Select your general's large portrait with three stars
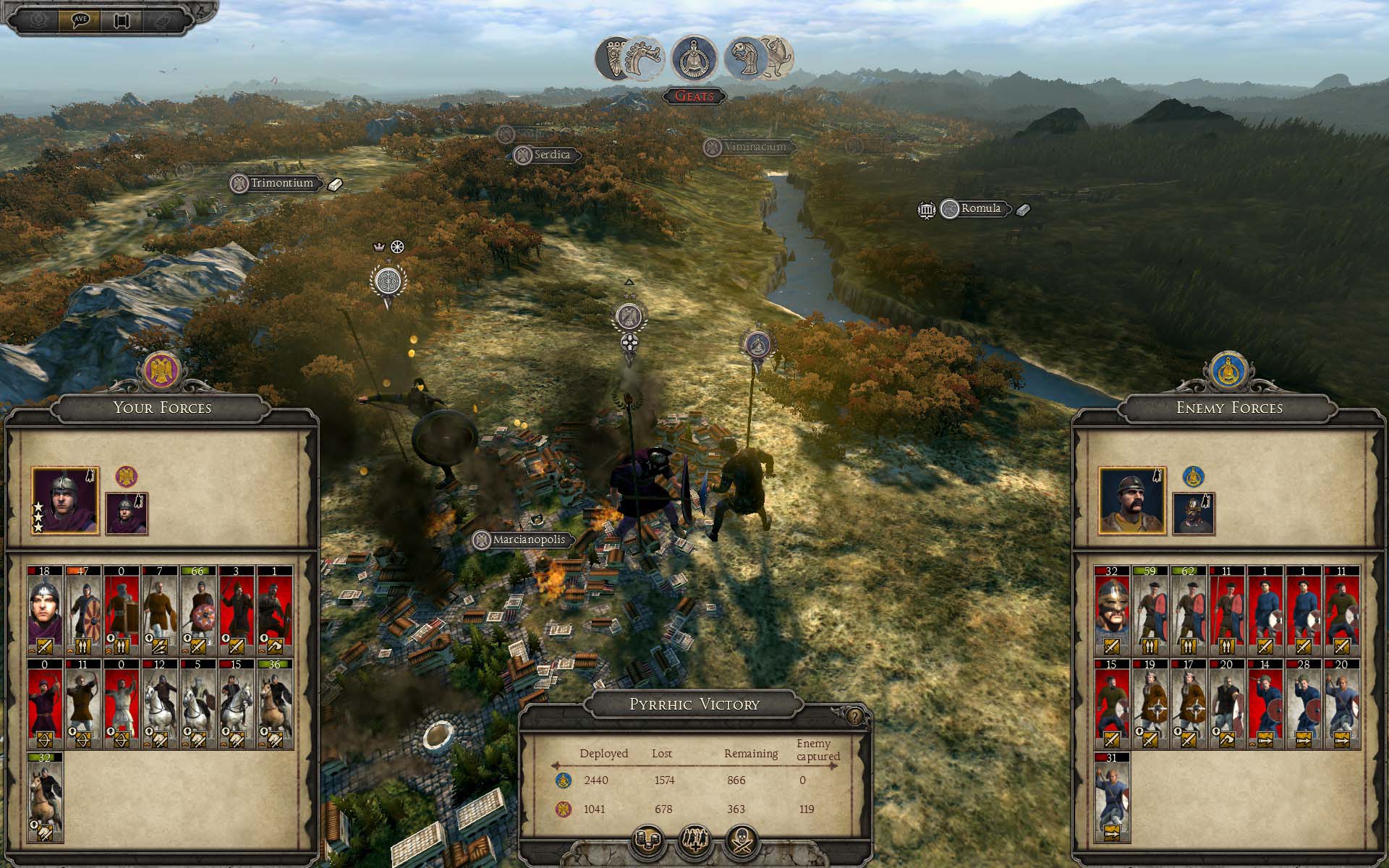The height and width of the screenshot is (868, 1389). coord(65,501)
